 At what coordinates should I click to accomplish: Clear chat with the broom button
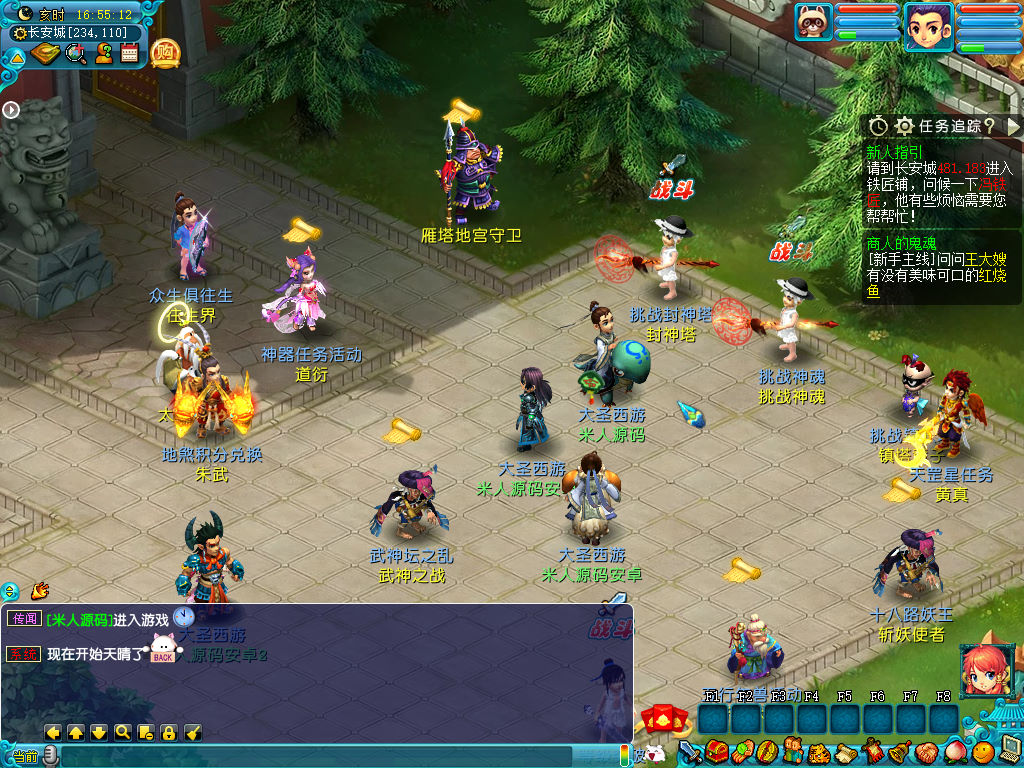193,732
